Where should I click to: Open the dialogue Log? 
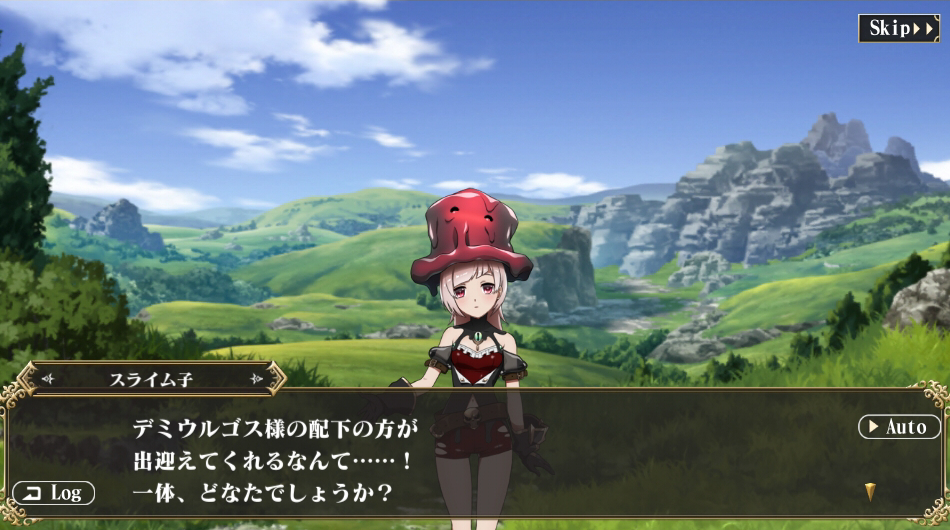[x=54, y=493]
